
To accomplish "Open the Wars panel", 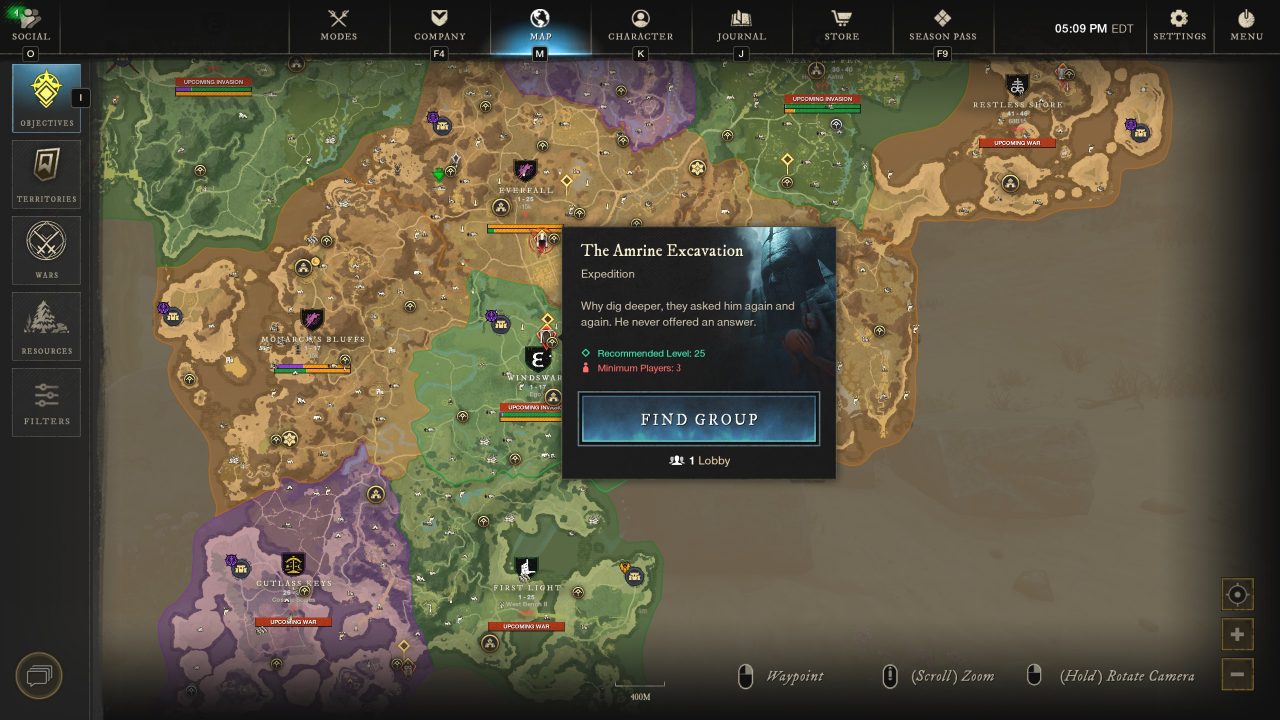I will [x=46, y=249].
